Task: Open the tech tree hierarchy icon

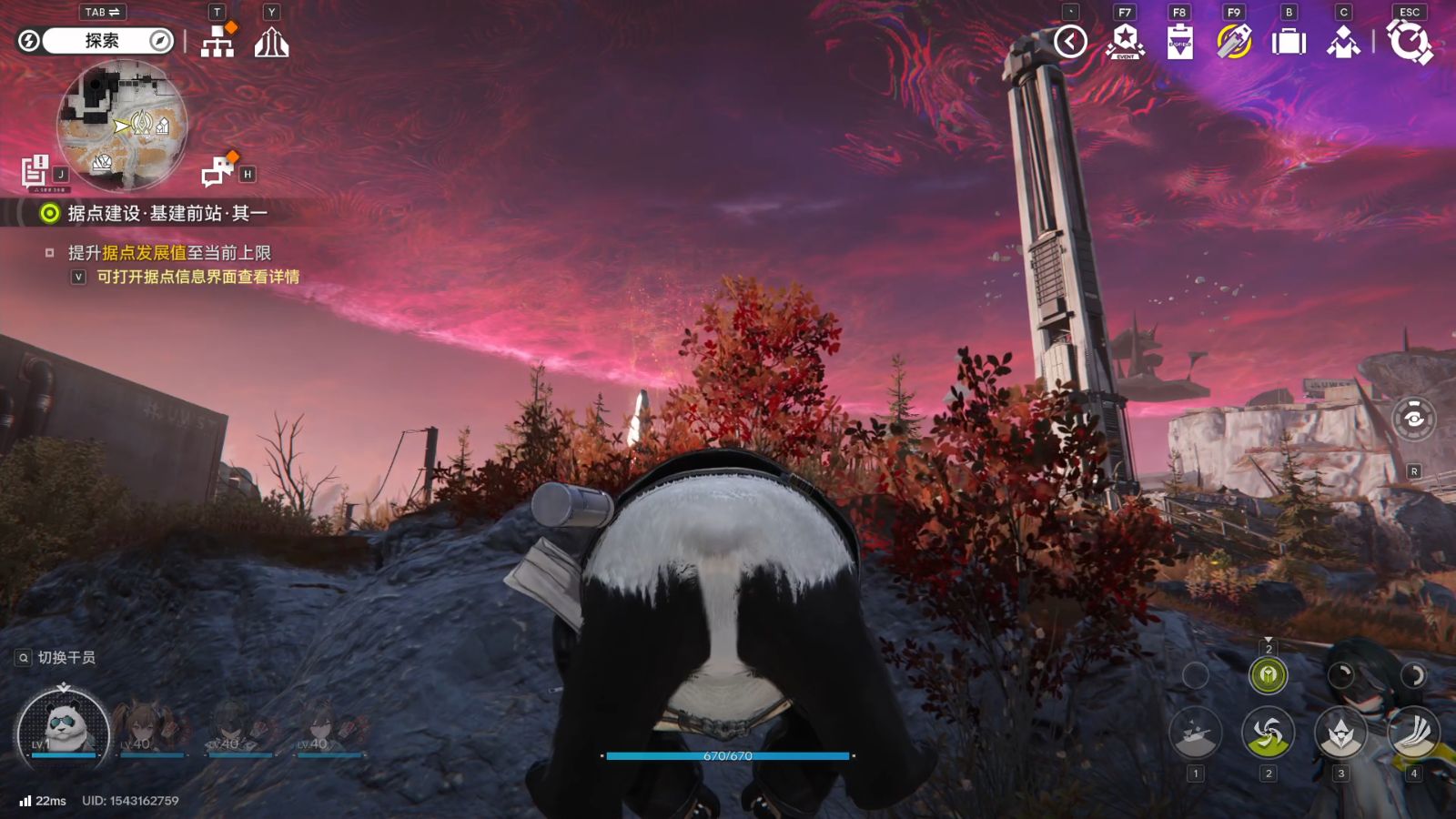Action: coord(217,42)
